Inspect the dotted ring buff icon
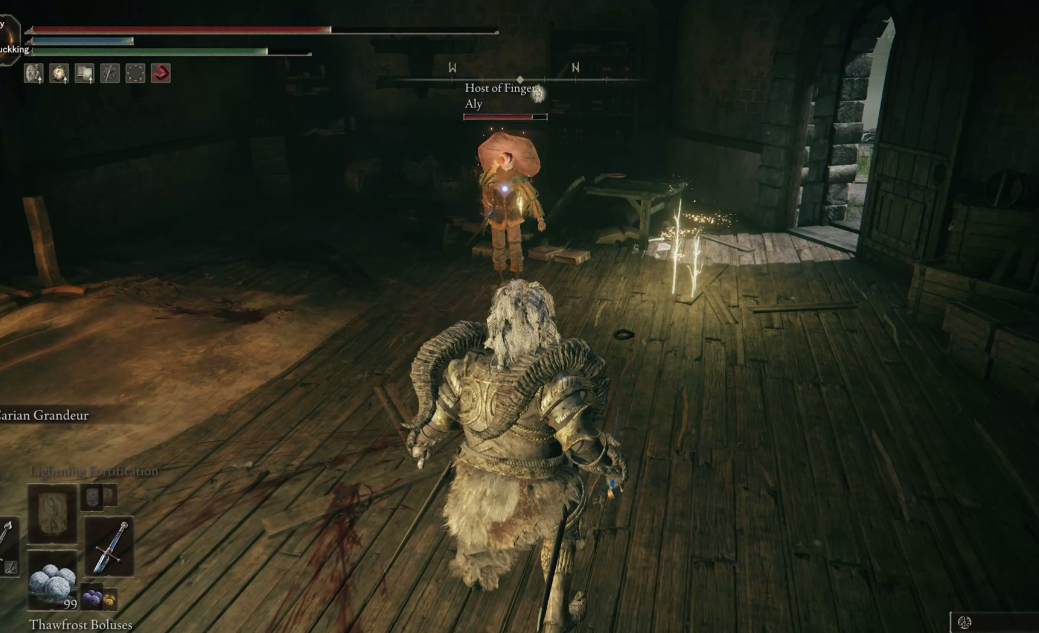1039x633 pixels. click(x=135, y=73)
